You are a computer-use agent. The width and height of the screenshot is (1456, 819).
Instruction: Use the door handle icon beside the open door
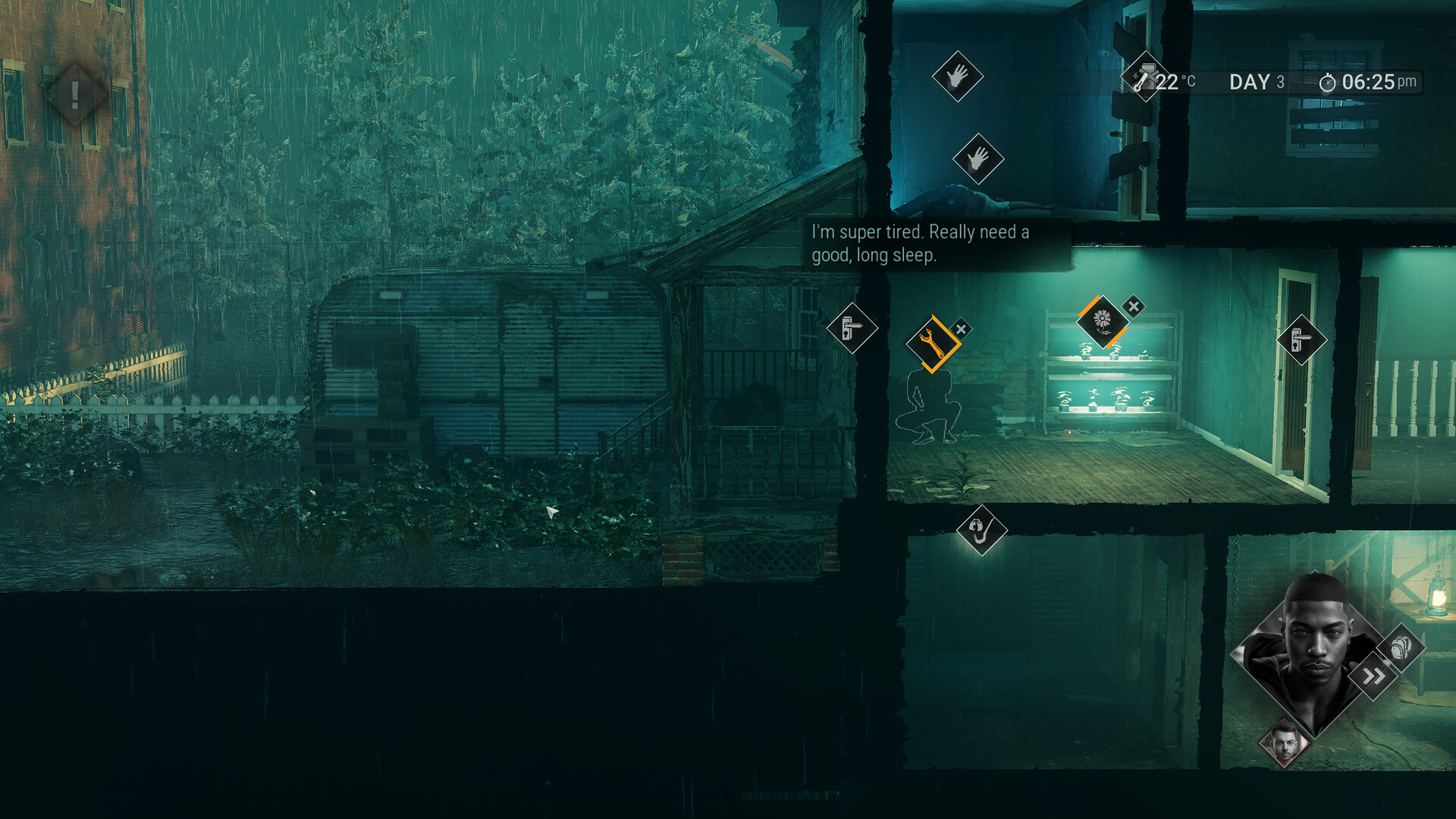pyautogui.click(x=1301, y=340)
